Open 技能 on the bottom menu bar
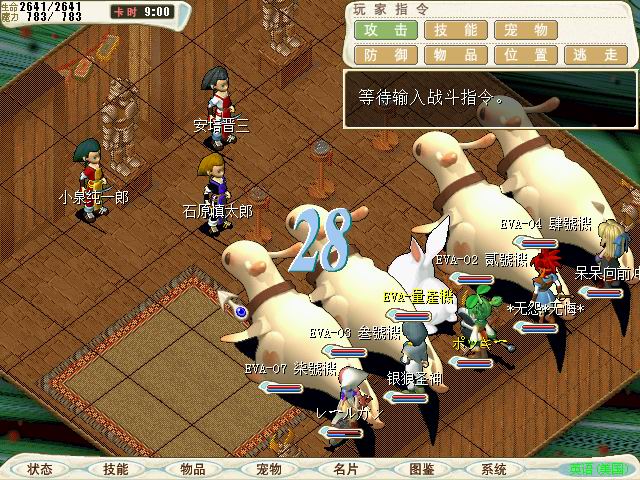Screen dimensions: 640x480 point(116,469)
